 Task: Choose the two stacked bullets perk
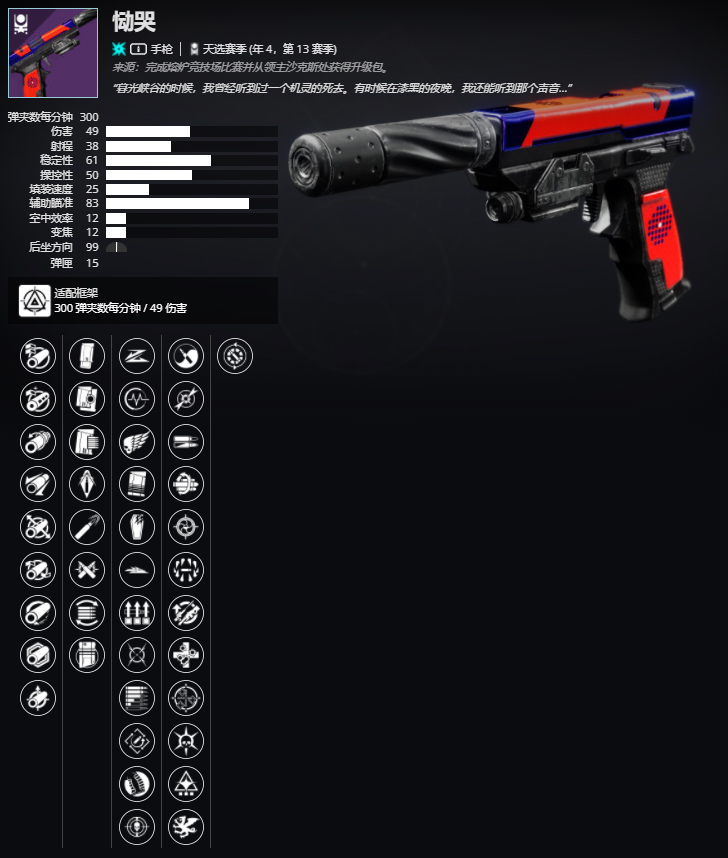186,441
